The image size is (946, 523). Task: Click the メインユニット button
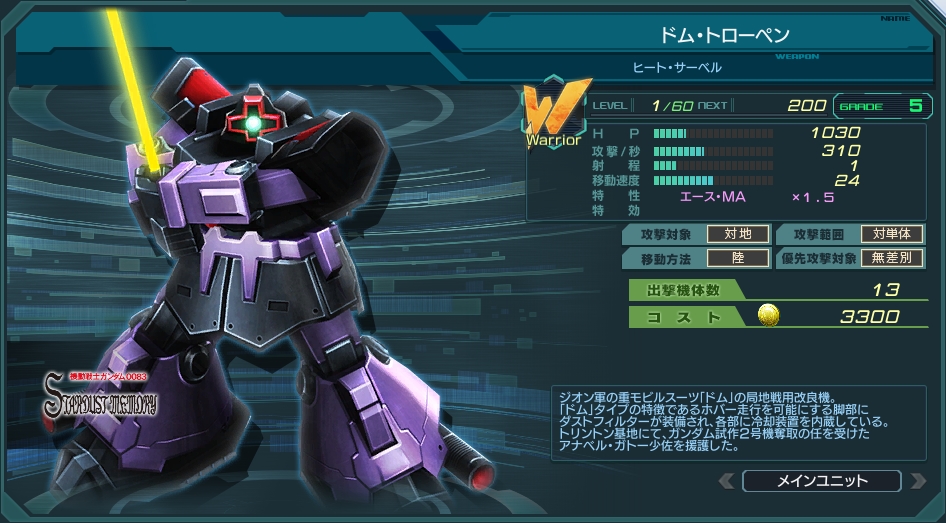coord(821,481)
